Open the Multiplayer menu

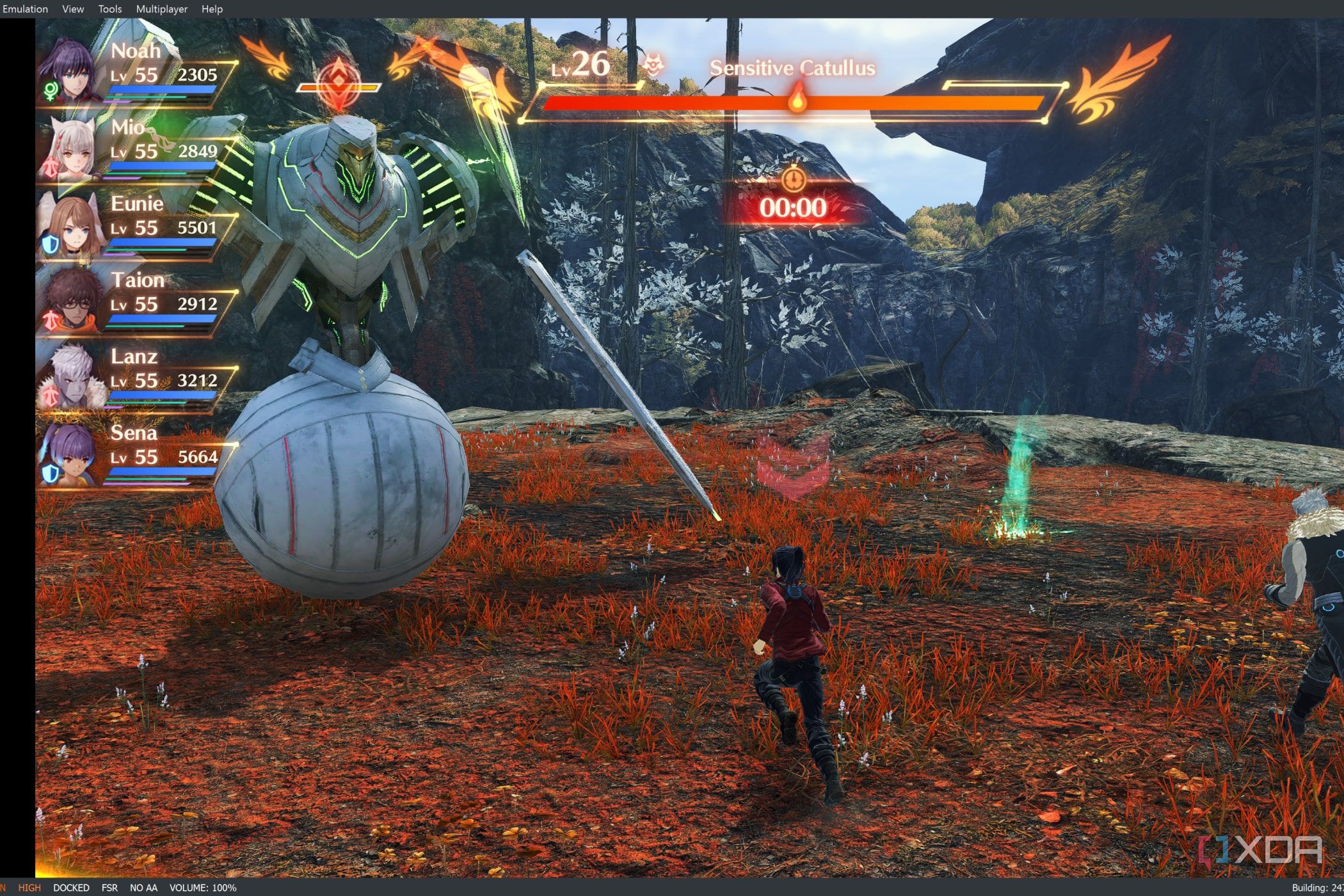[x=162, y=9]
